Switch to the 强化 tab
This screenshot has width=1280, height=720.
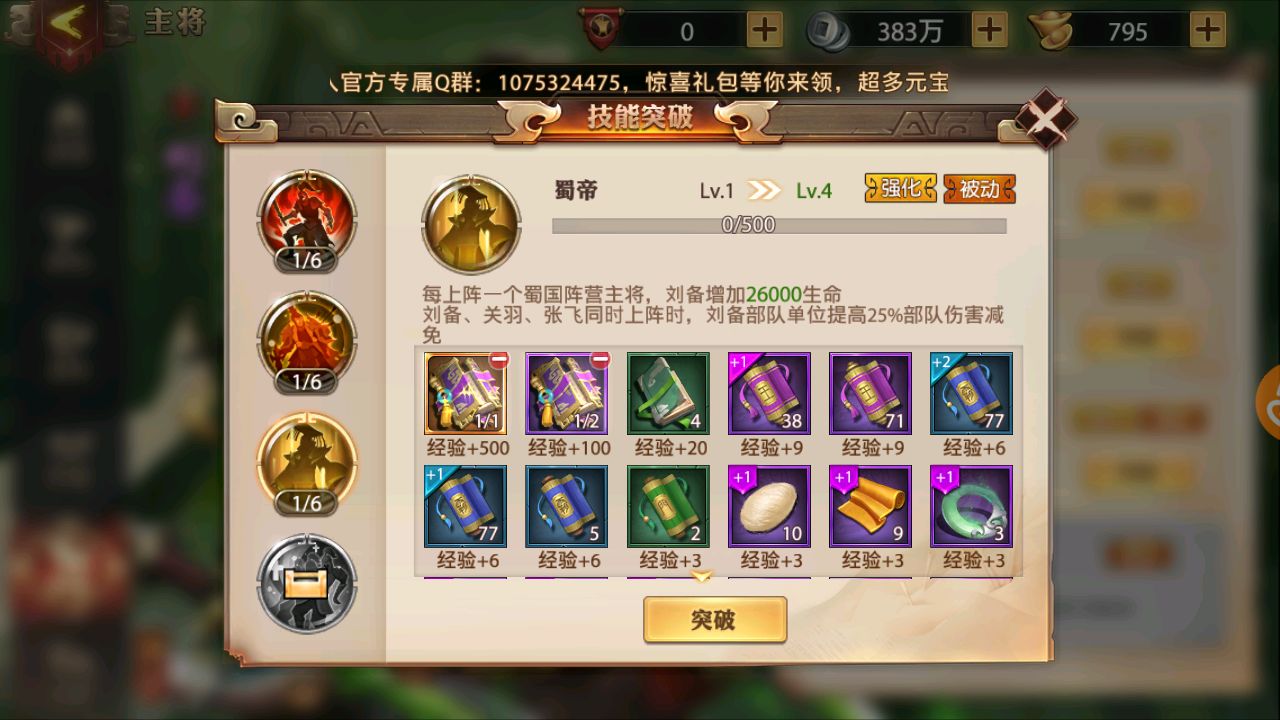click(x=898, y=188)
